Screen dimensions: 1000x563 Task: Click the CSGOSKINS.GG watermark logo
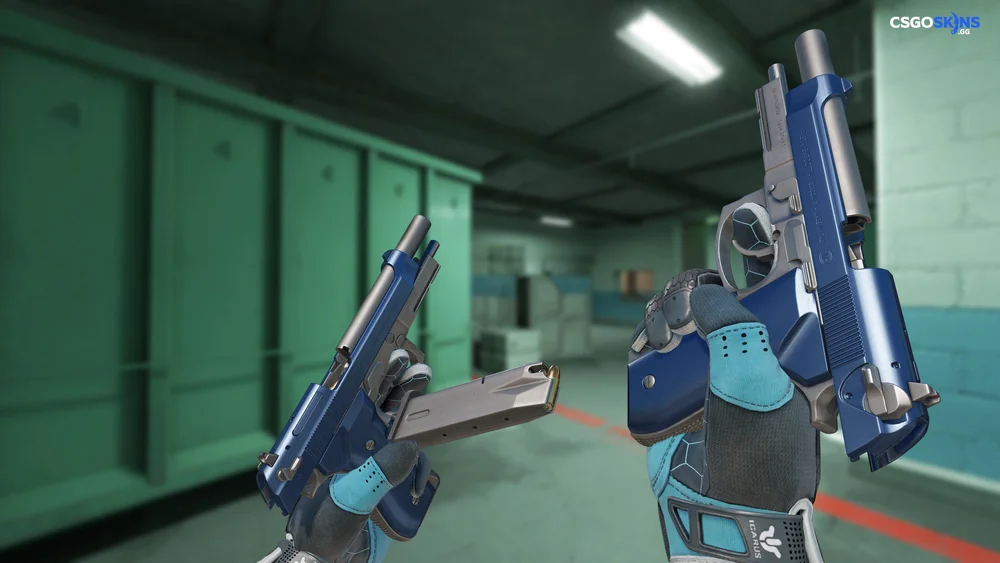(934, 23)
